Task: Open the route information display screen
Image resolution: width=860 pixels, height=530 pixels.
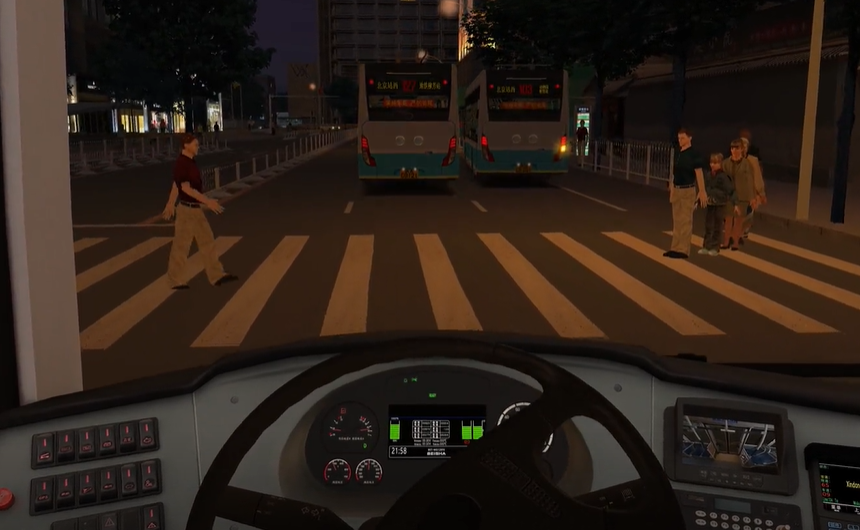Action: [838, 487]
